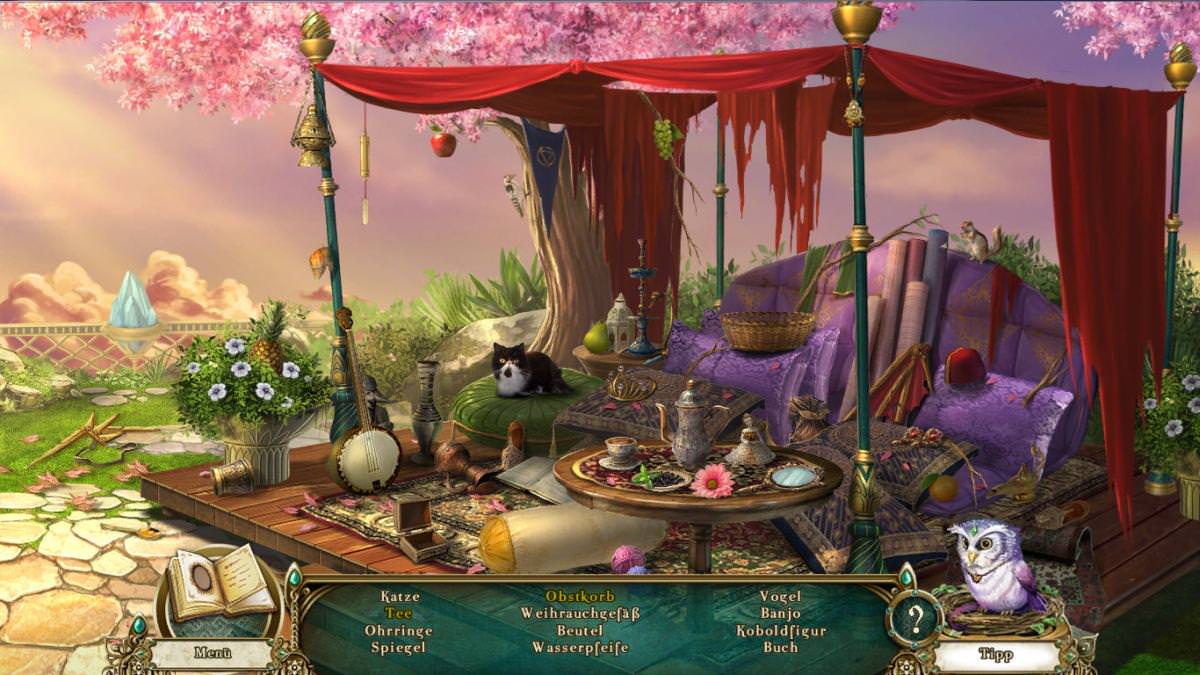Open the journal book icon
Screen dimensions: 1200x675
pos(220,590)
